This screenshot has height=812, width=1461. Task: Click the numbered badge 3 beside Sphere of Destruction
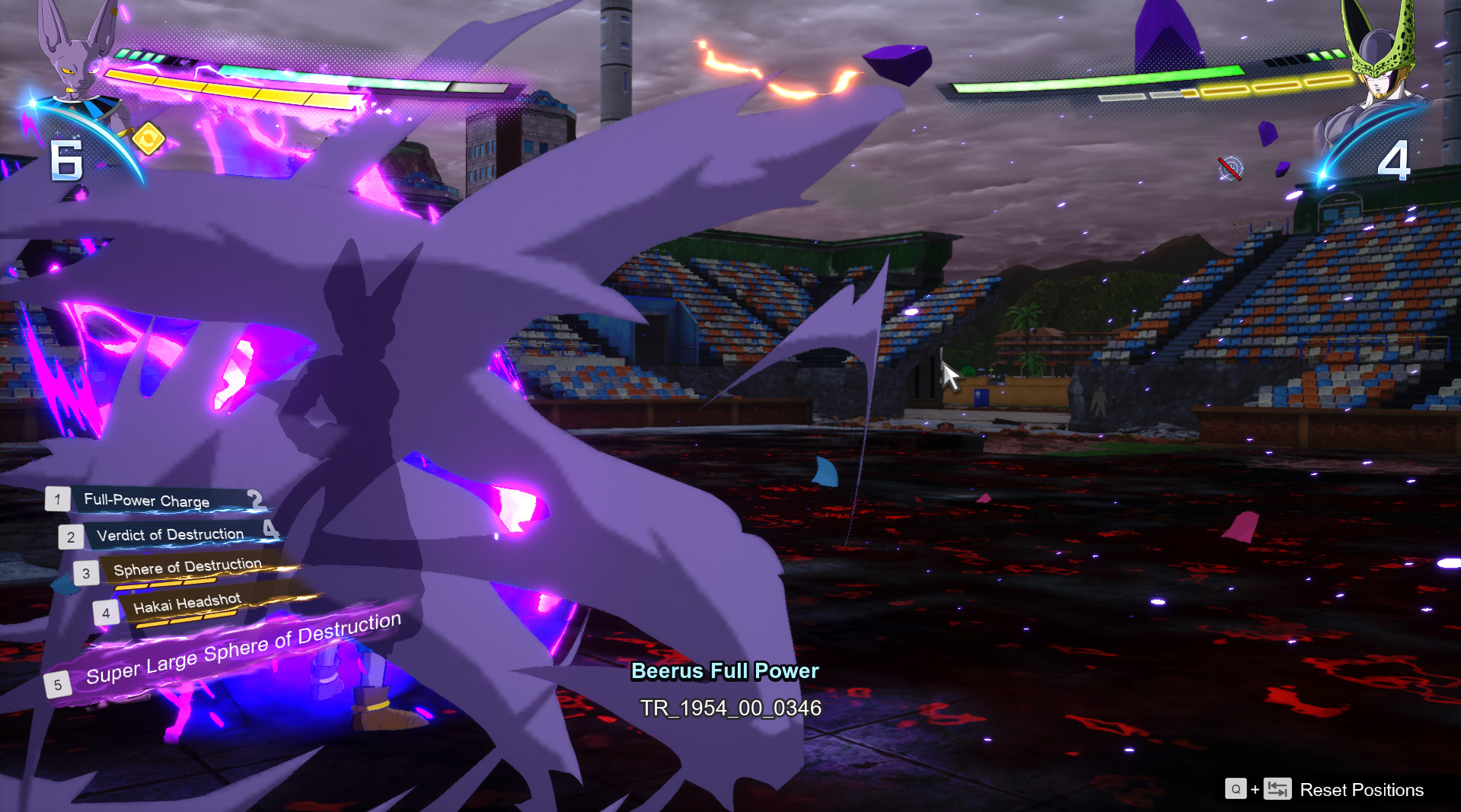pos(85,573)
